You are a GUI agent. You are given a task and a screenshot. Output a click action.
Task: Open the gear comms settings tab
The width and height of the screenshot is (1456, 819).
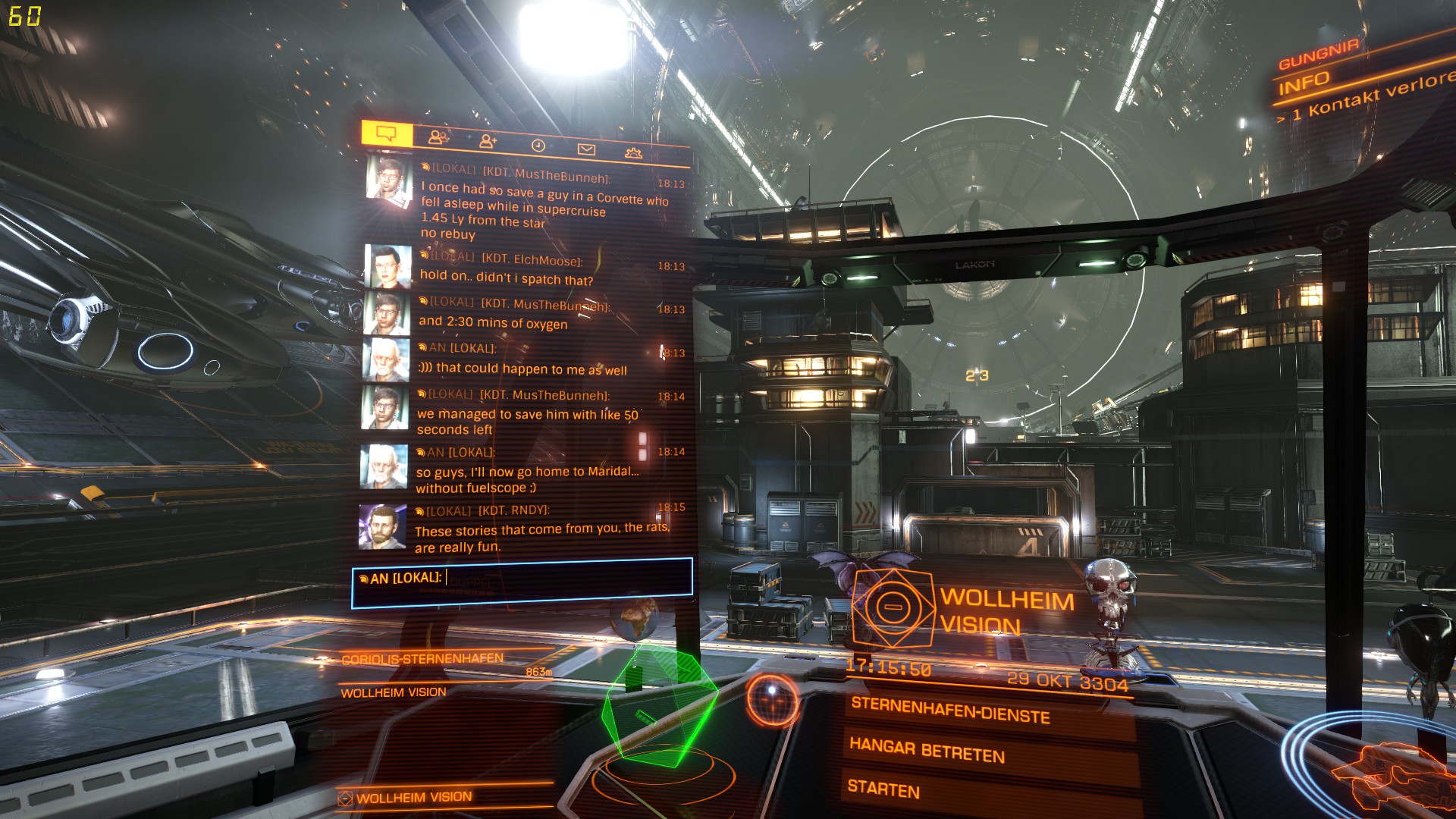click(x=633, y=153)
